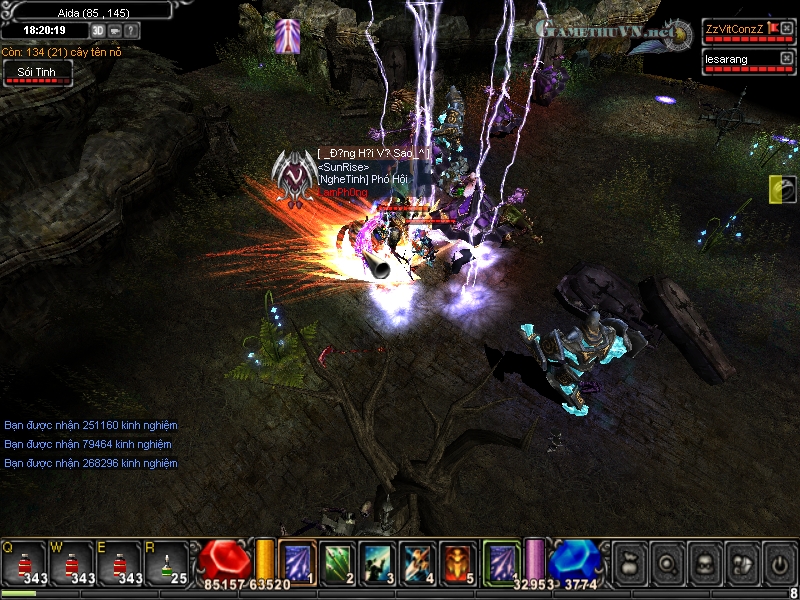Click the purple buff icon
The image size is (800, 600).
click(287, 36)
